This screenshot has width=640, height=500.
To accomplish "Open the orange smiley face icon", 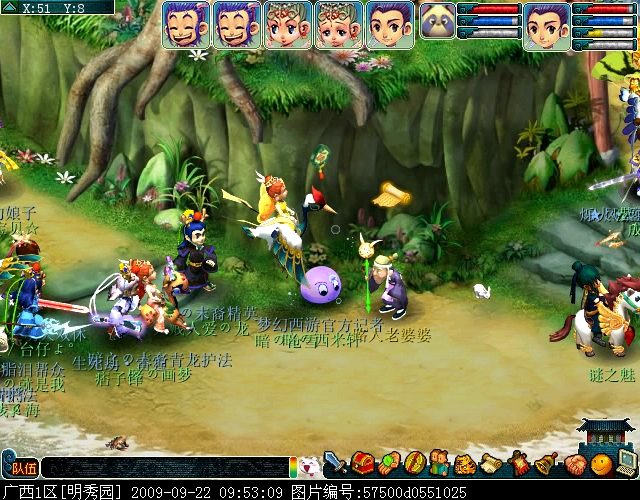I will (600, 464).
